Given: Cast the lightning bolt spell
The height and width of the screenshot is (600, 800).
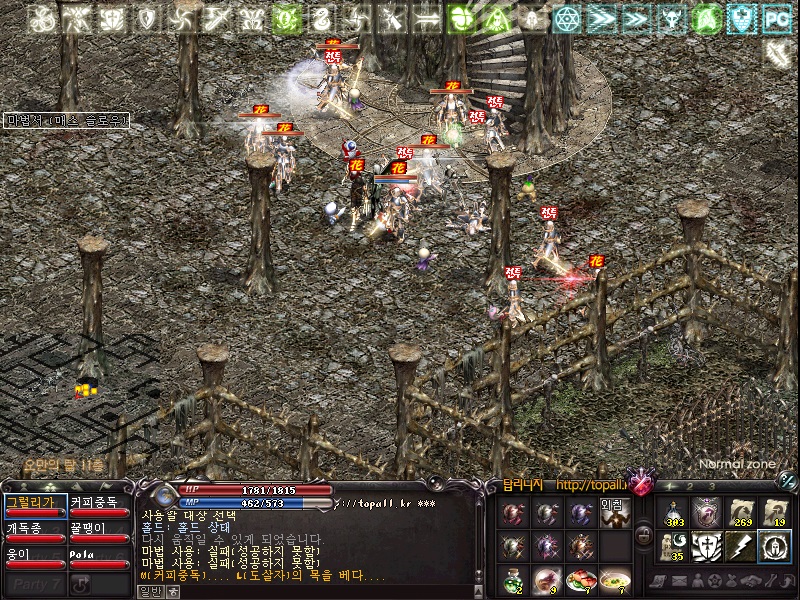Looking at the screenshot, I should [740, 546].
